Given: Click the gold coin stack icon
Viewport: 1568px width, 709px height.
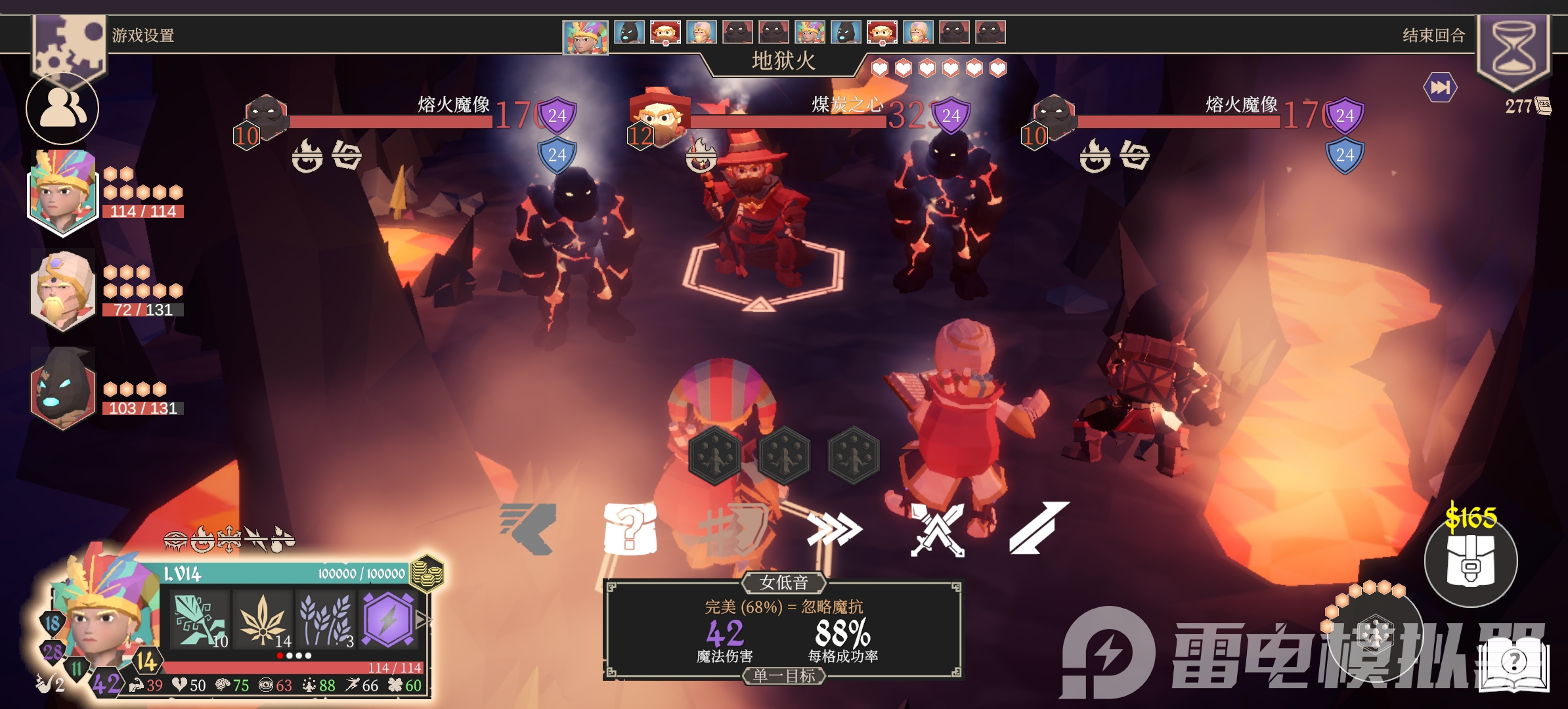Looking at the screenshot, I should point(427,572).
